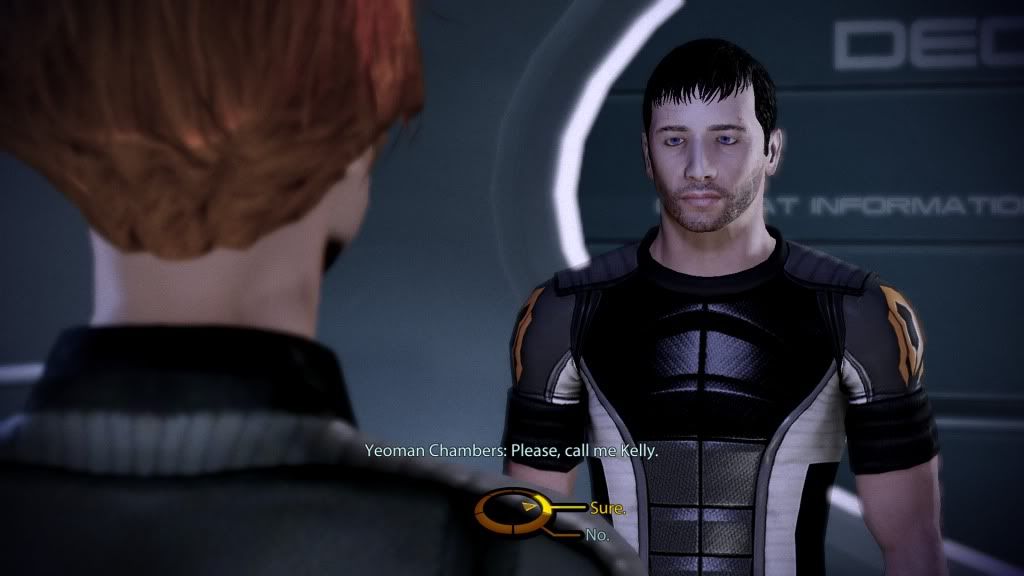Choose the "Sure." dialogue reply
Image resolution: width=1024 pixels, height=576 pixels.
pos(607,508)
